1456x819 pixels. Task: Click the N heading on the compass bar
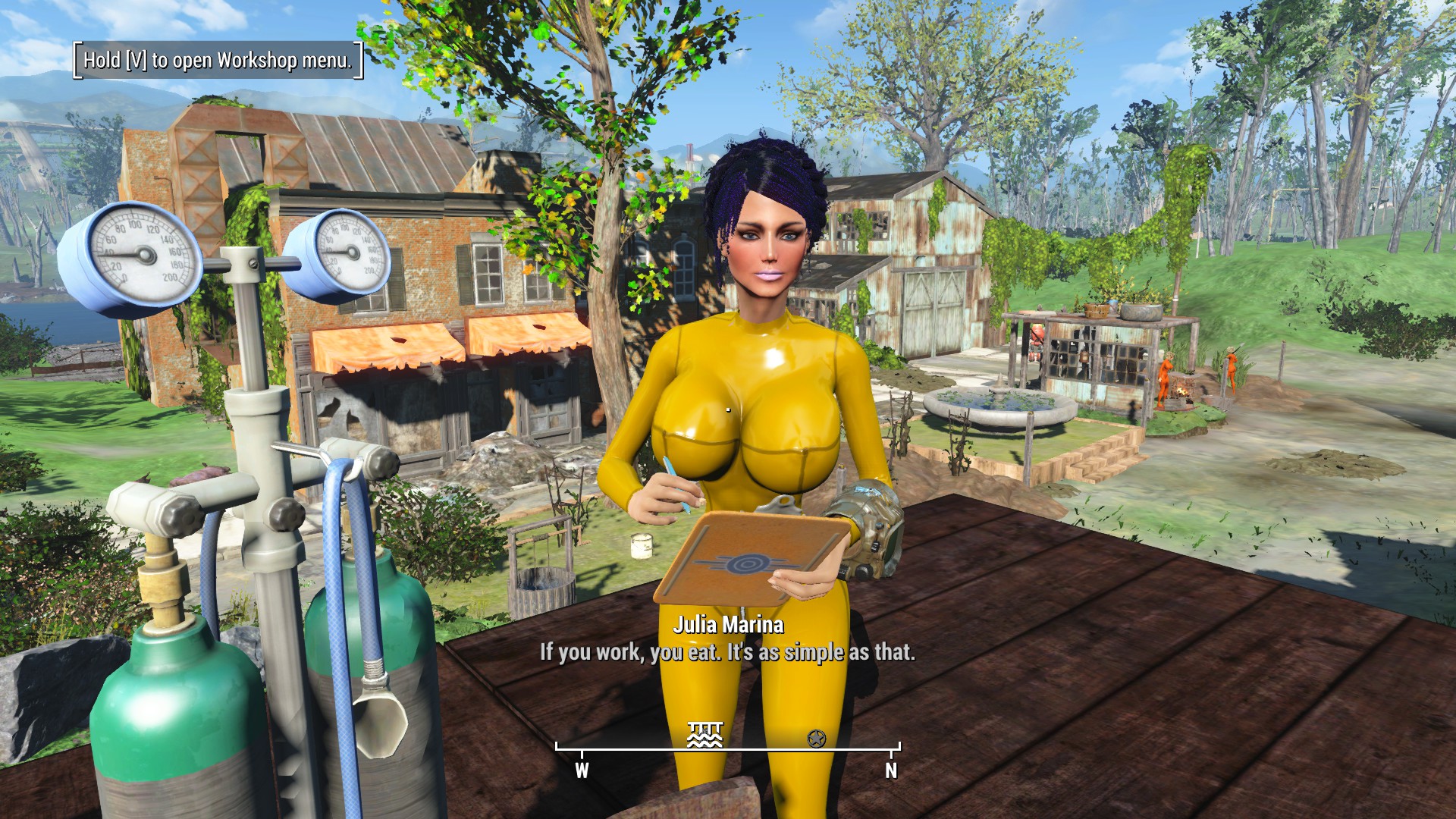pyautogui.click(x=891, y=770)
